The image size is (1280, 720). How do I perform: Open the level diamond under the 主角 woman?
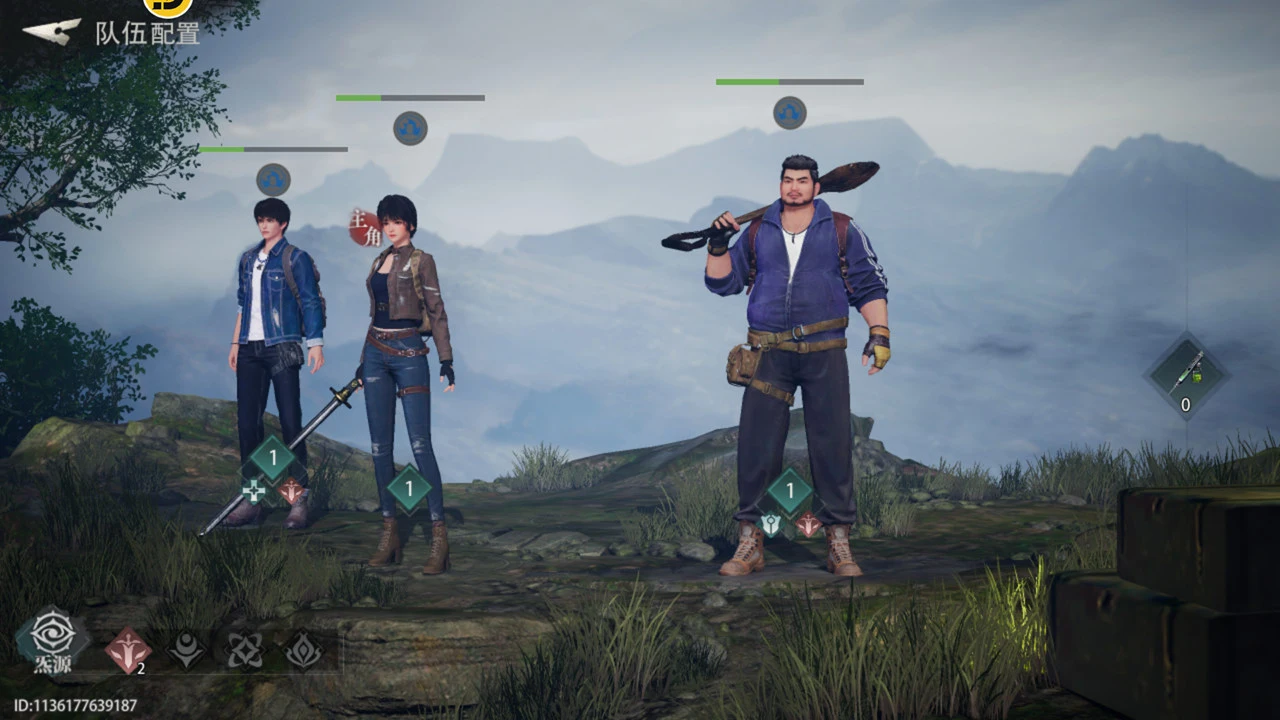click(x=409, y=489)
